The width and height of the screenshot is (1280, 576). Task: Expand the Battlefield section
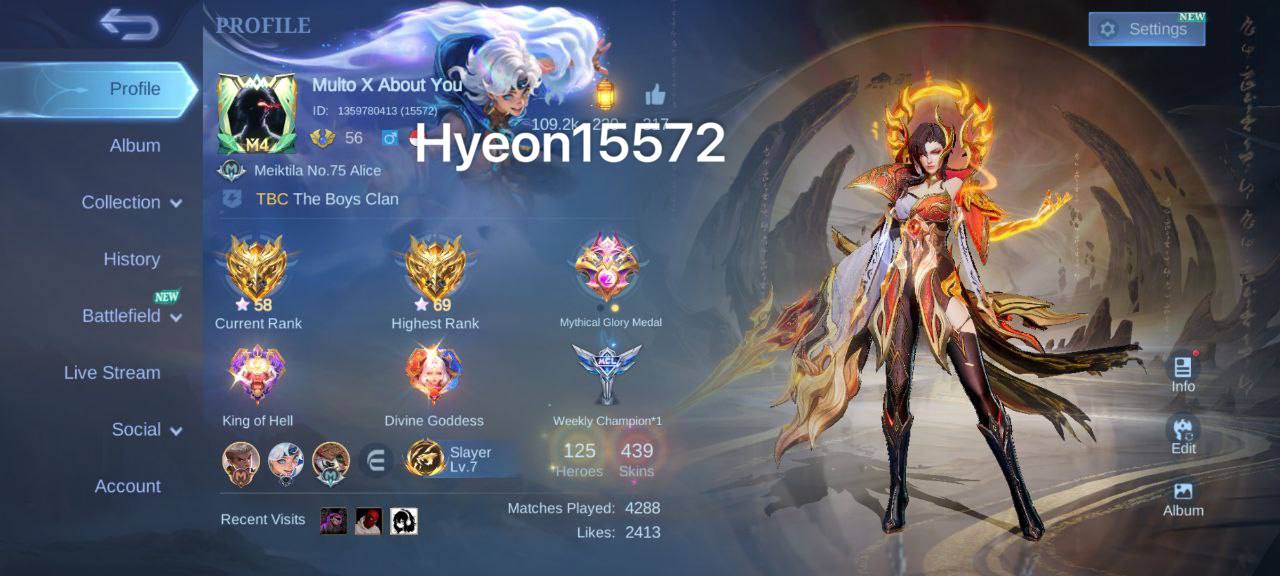tap(132, 316)
